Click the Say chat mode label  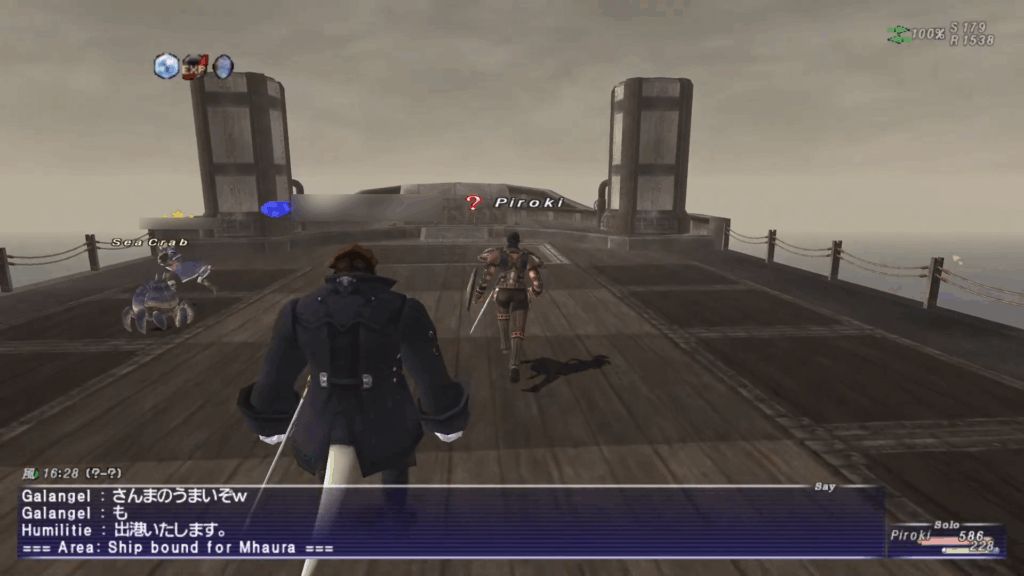point(825,486)
